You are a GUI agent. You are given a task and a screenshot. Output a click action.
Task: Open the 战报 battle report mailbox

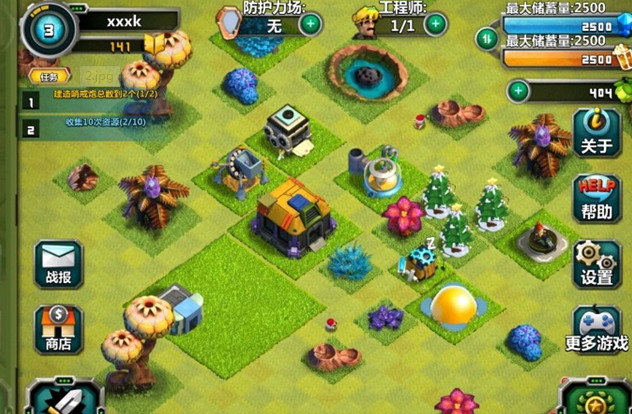58,264
